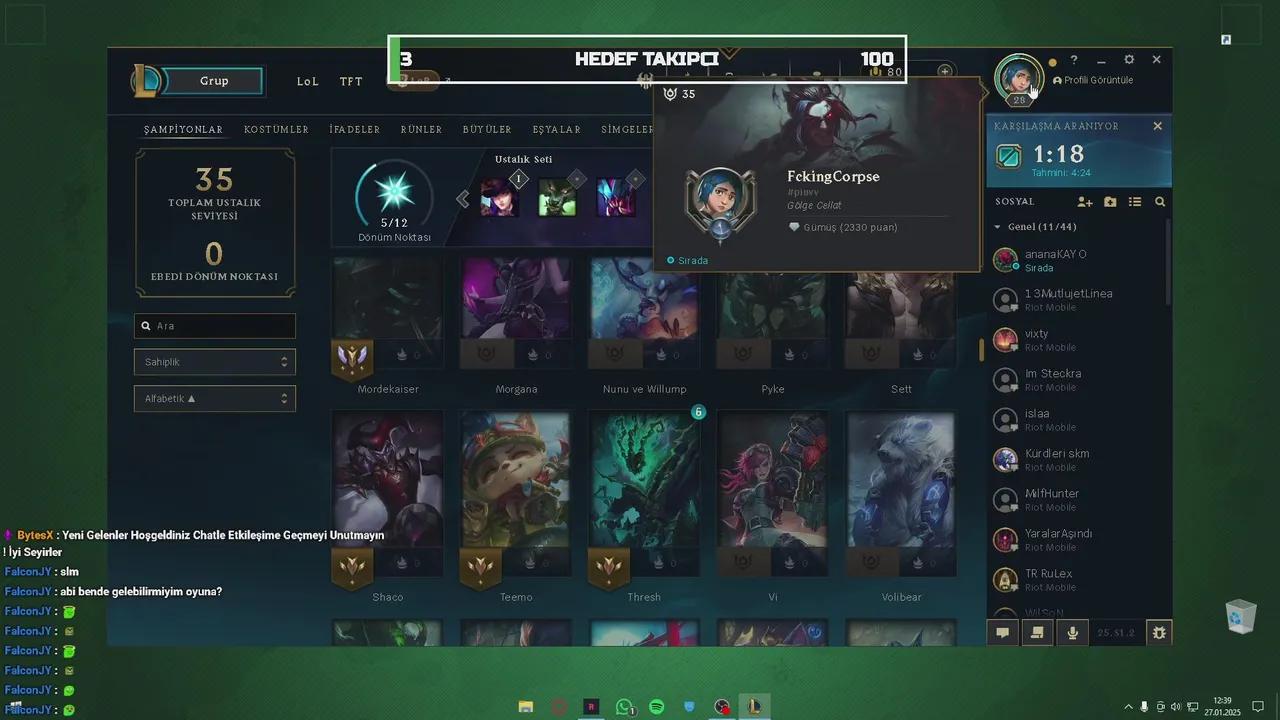The image size is (1280, 720).
Task: Click the champion search Ara input field
Action: [214, 325]
